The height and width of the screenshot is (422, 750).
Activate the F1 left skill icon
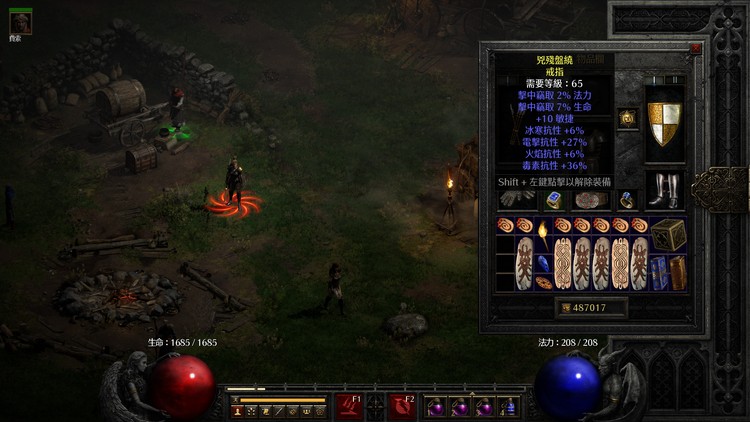(x=349, y=405)
